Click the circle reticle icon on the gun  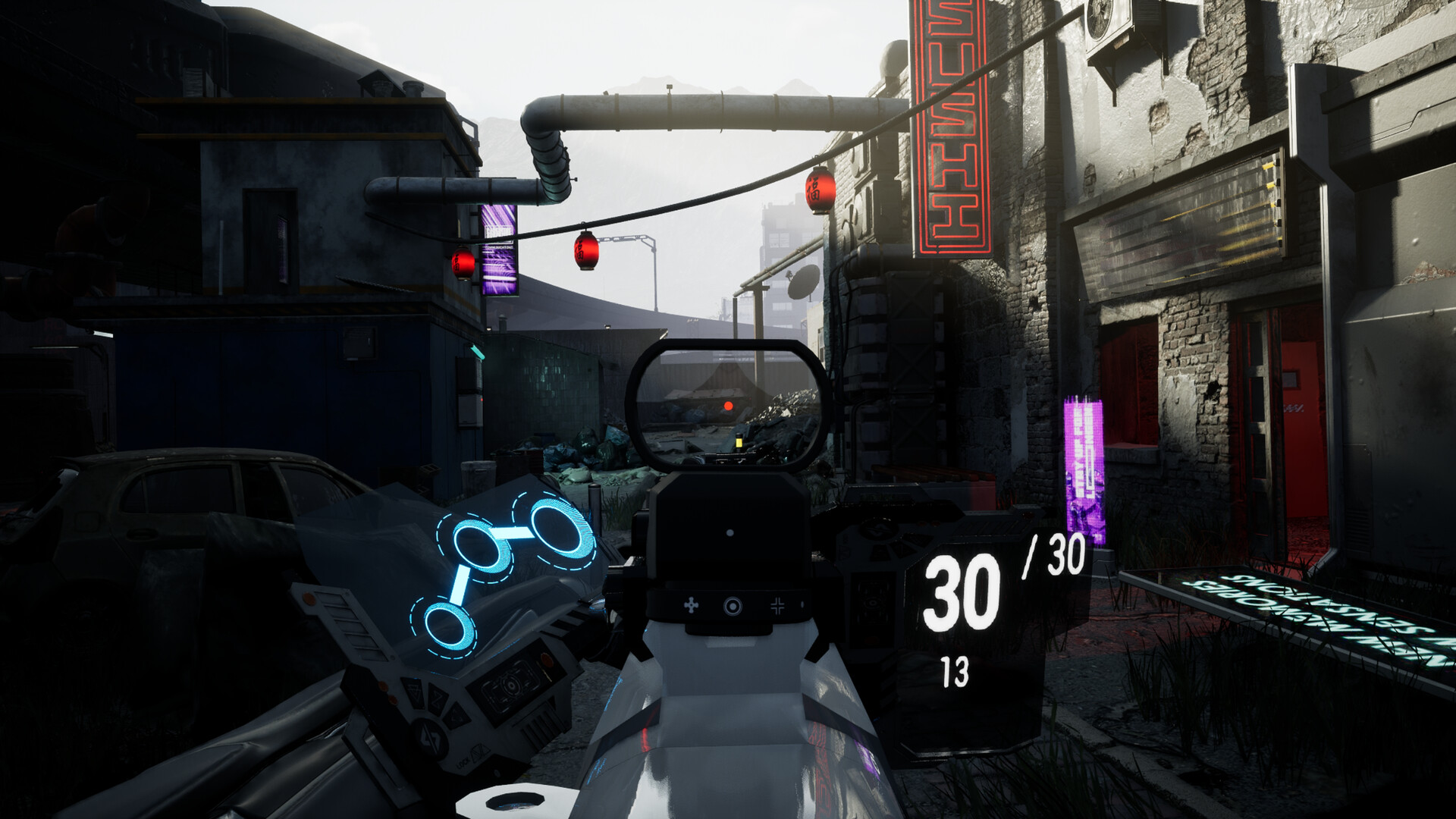tap(733, 604)
